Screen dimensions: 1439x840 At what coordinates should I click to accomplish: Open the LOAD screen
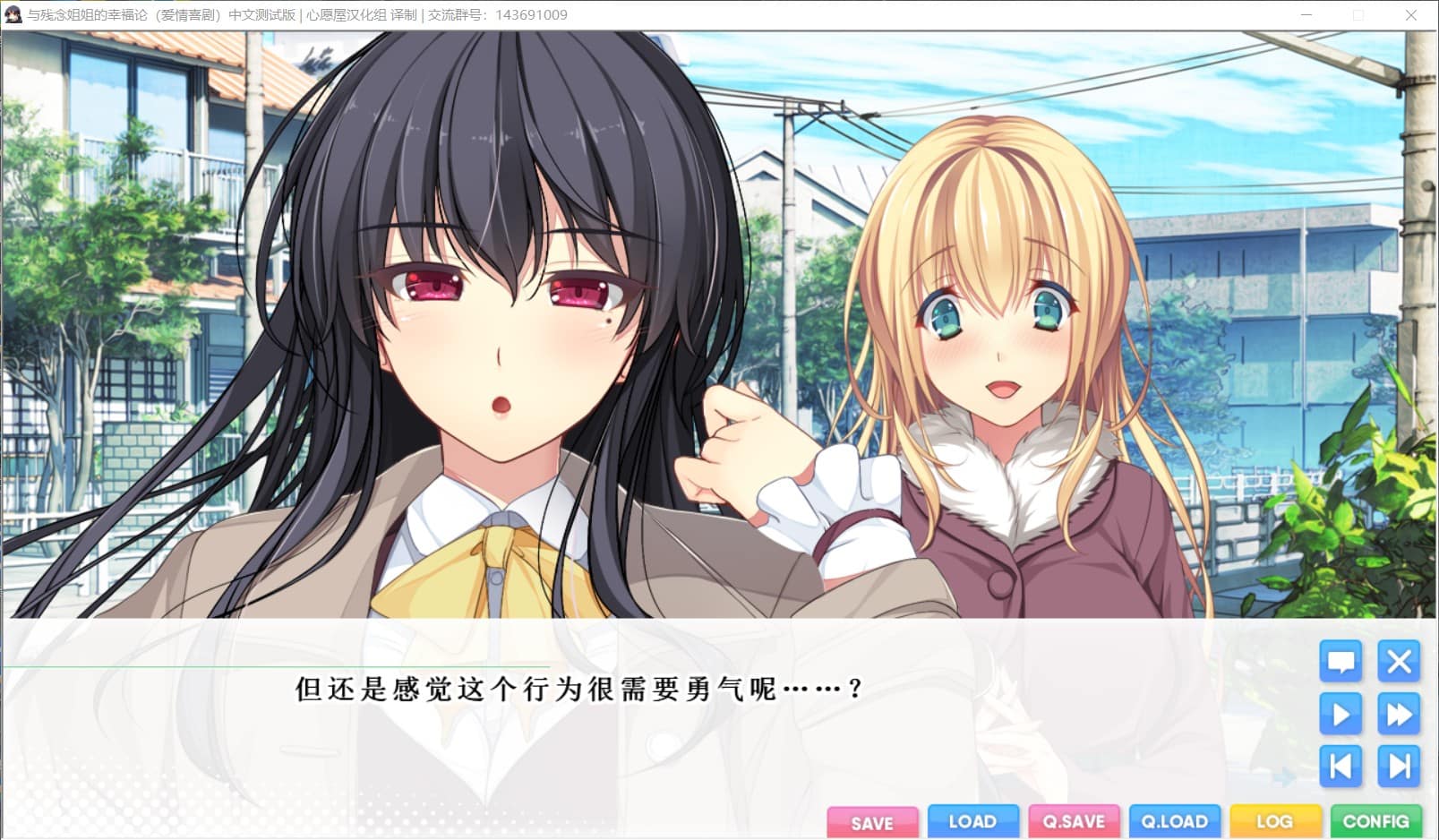(973, 821)
